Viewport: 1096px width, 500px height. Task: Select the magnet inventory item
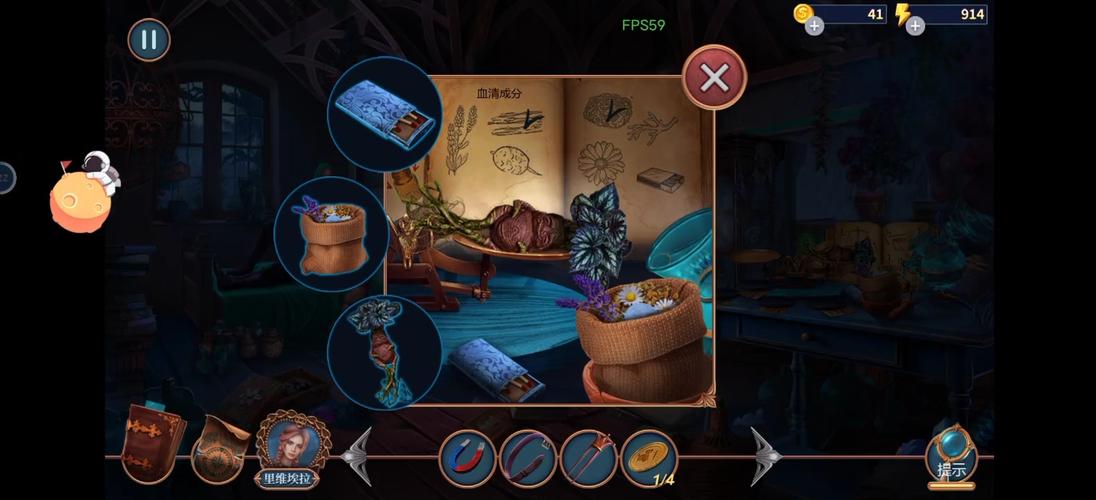point(467,458)
